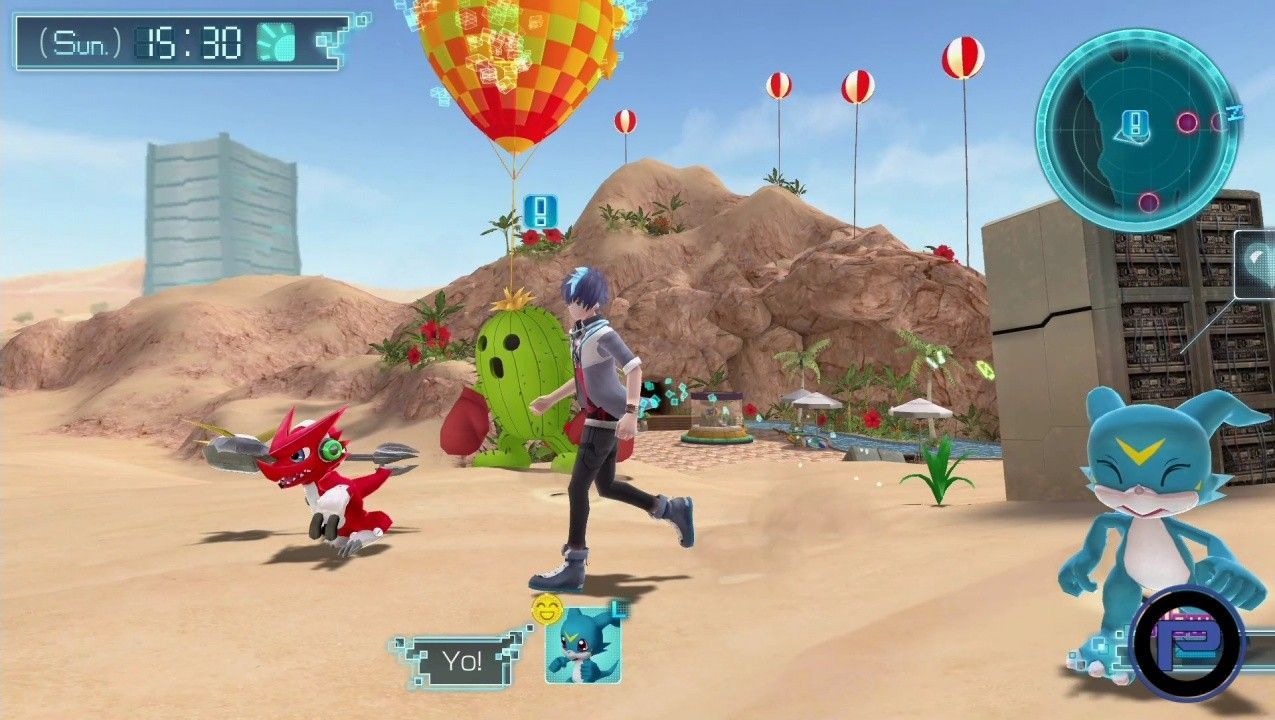Open the speech bubble side tab
The width and height of the screenshot is (1275, 720).
(1256, 264)
